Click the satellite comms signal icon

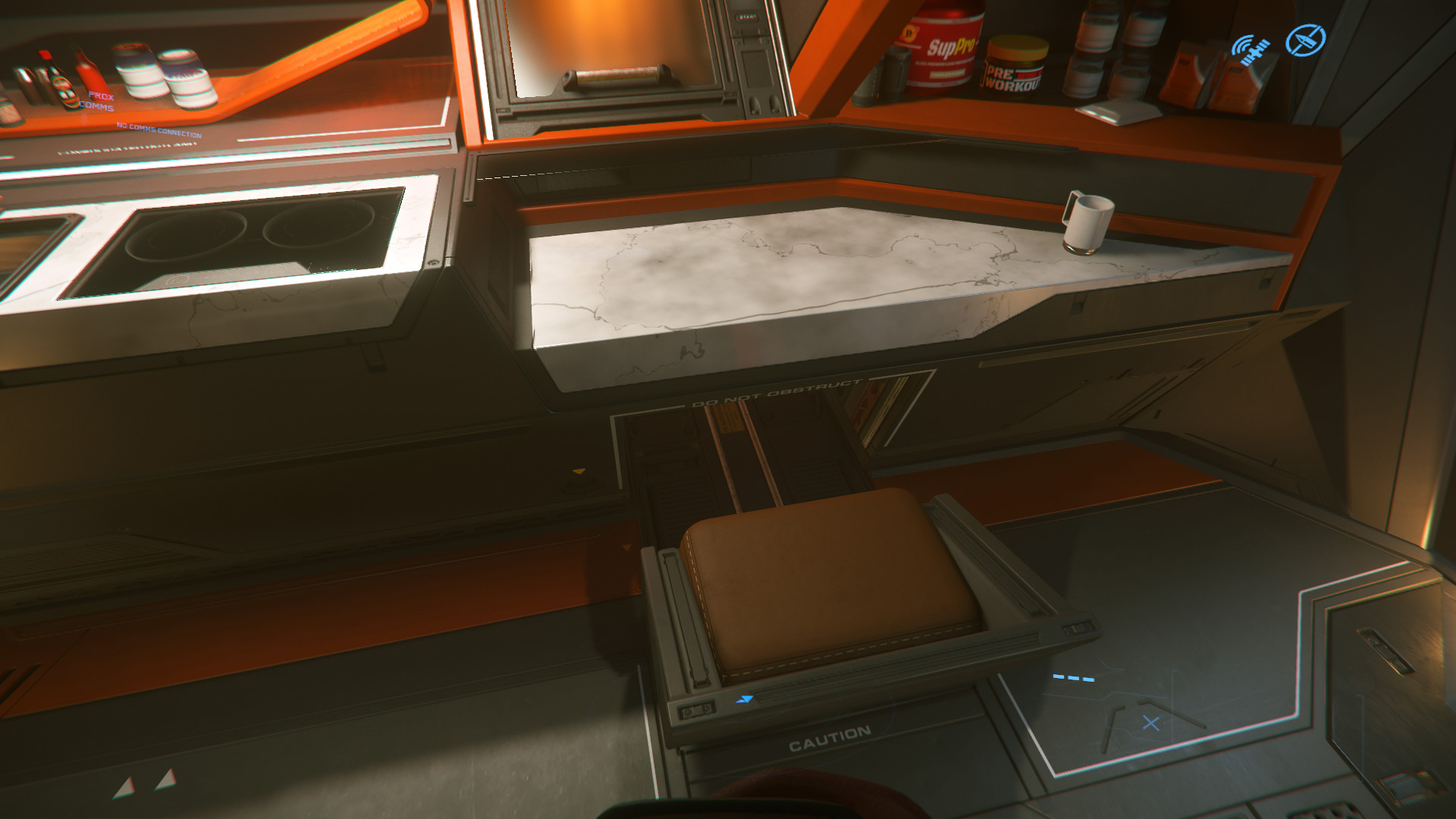[1250, 49]
